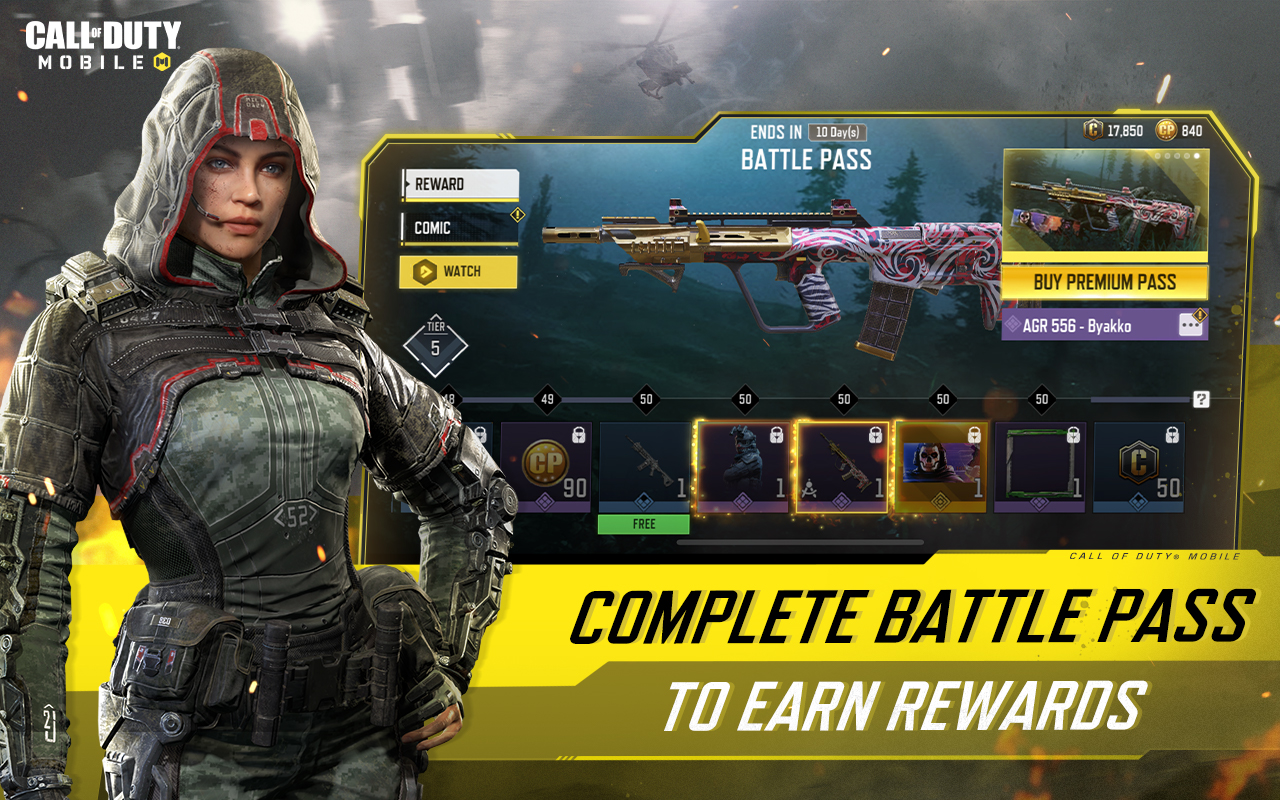Click the warning icon beside Comic
This screenshot has height=800, width=1280.
pyautogui.click(x=517, y=214)
